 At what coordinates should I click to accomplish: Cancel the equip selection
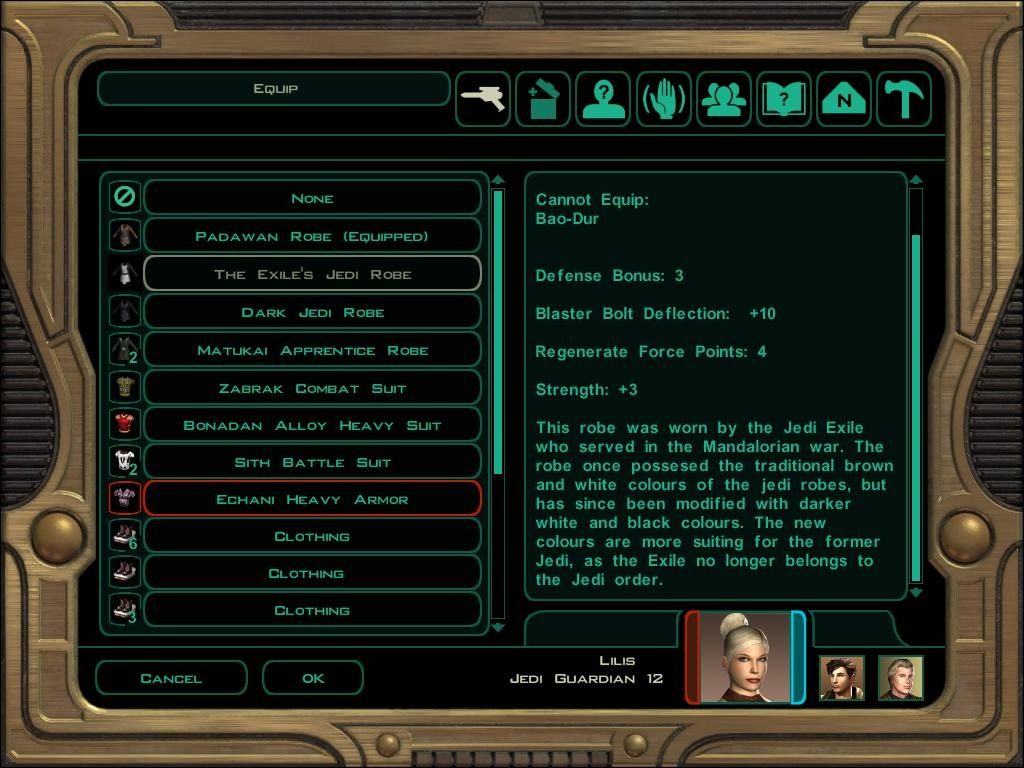click(171, 678)
